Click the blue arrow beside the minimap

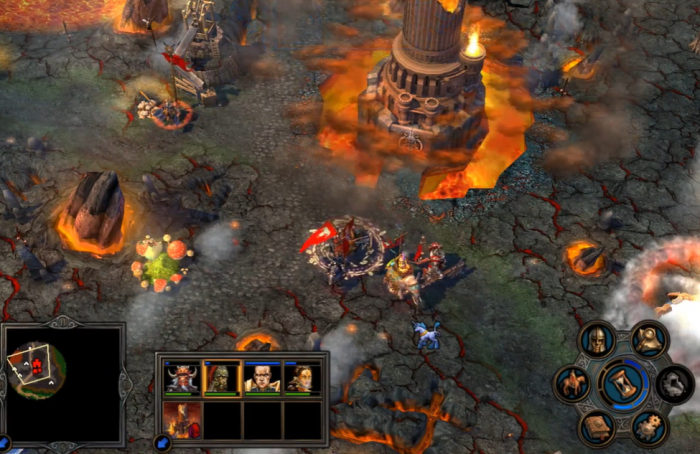coord(5,442)
